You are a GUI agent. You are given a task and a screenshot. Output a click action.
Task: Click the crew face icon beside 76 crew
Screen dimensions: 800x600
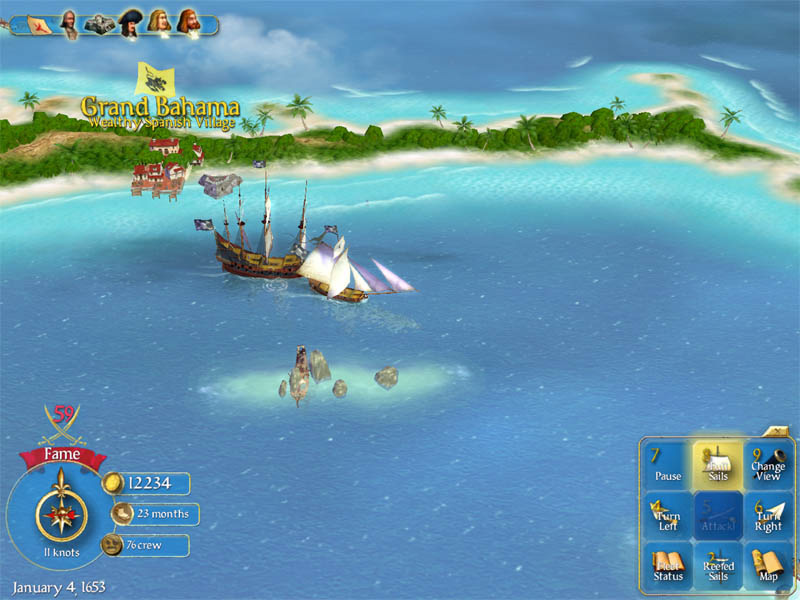(113, 545)
